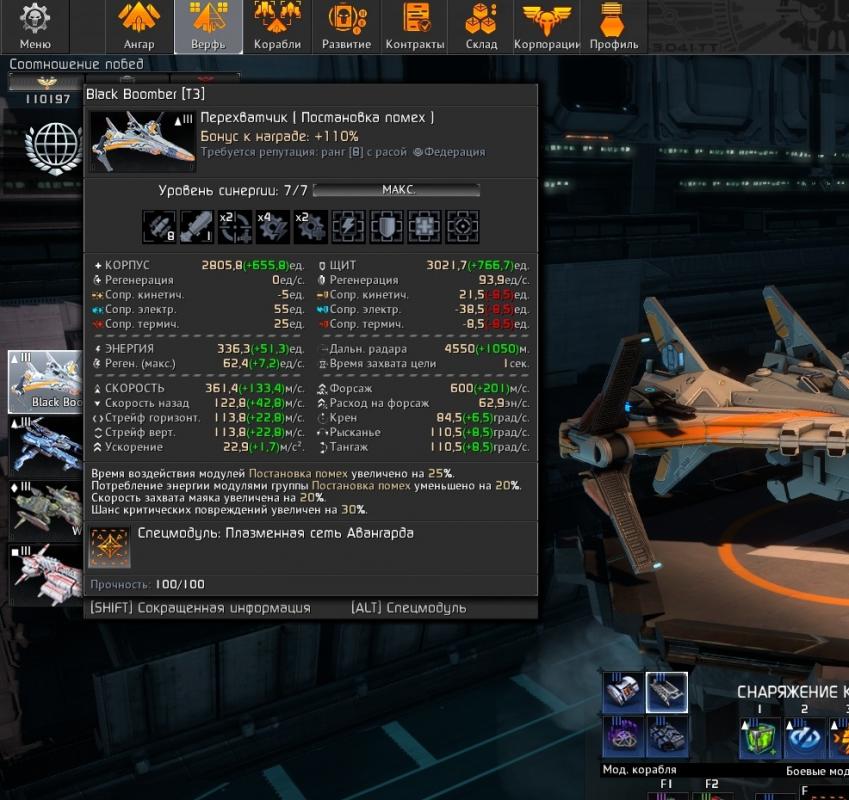
Task: Open the Корпорации tab
Action: [547, 27]
